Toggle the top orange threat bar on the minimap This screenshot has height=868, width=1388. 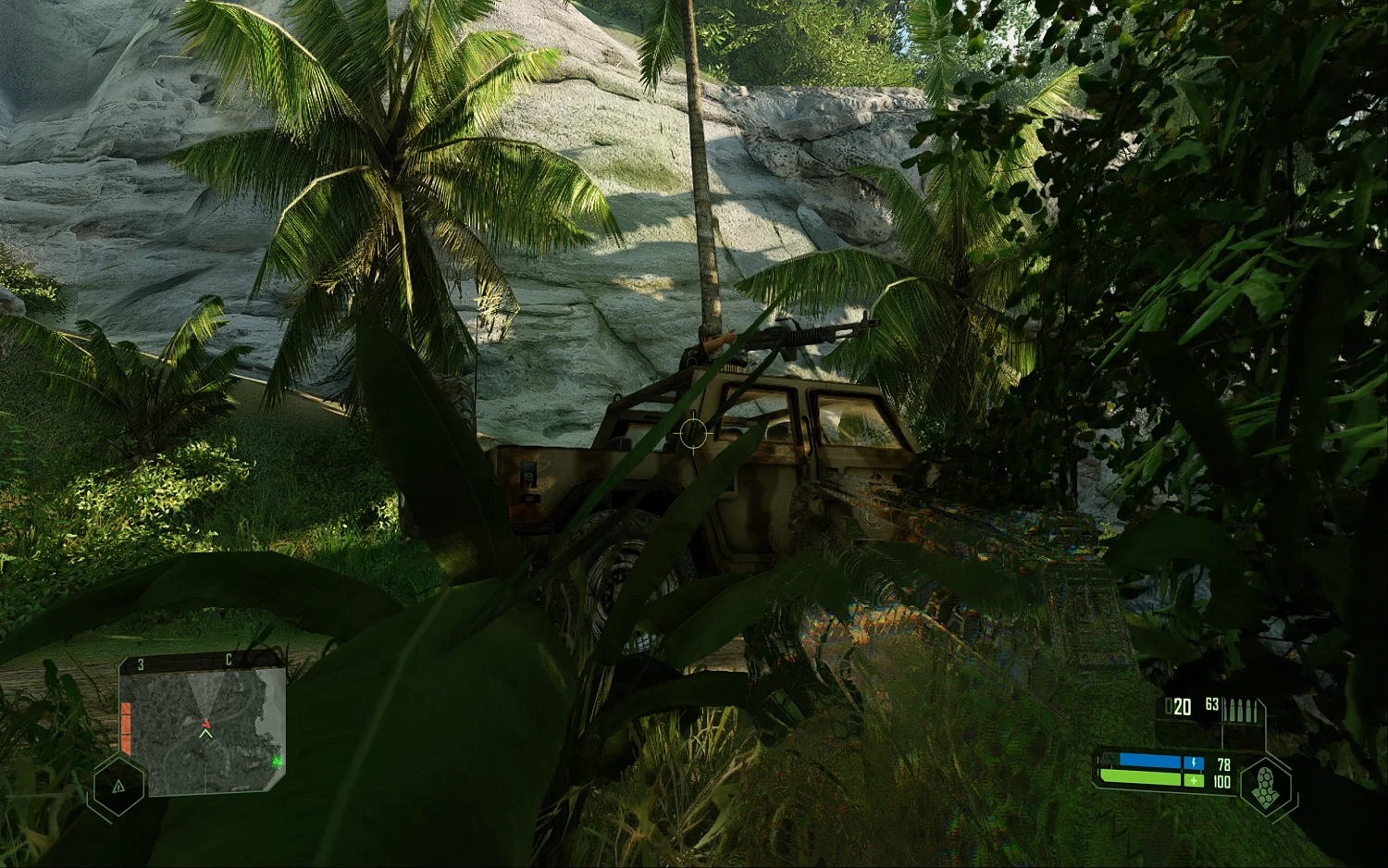pyautogui.click(x=126, y=709)
